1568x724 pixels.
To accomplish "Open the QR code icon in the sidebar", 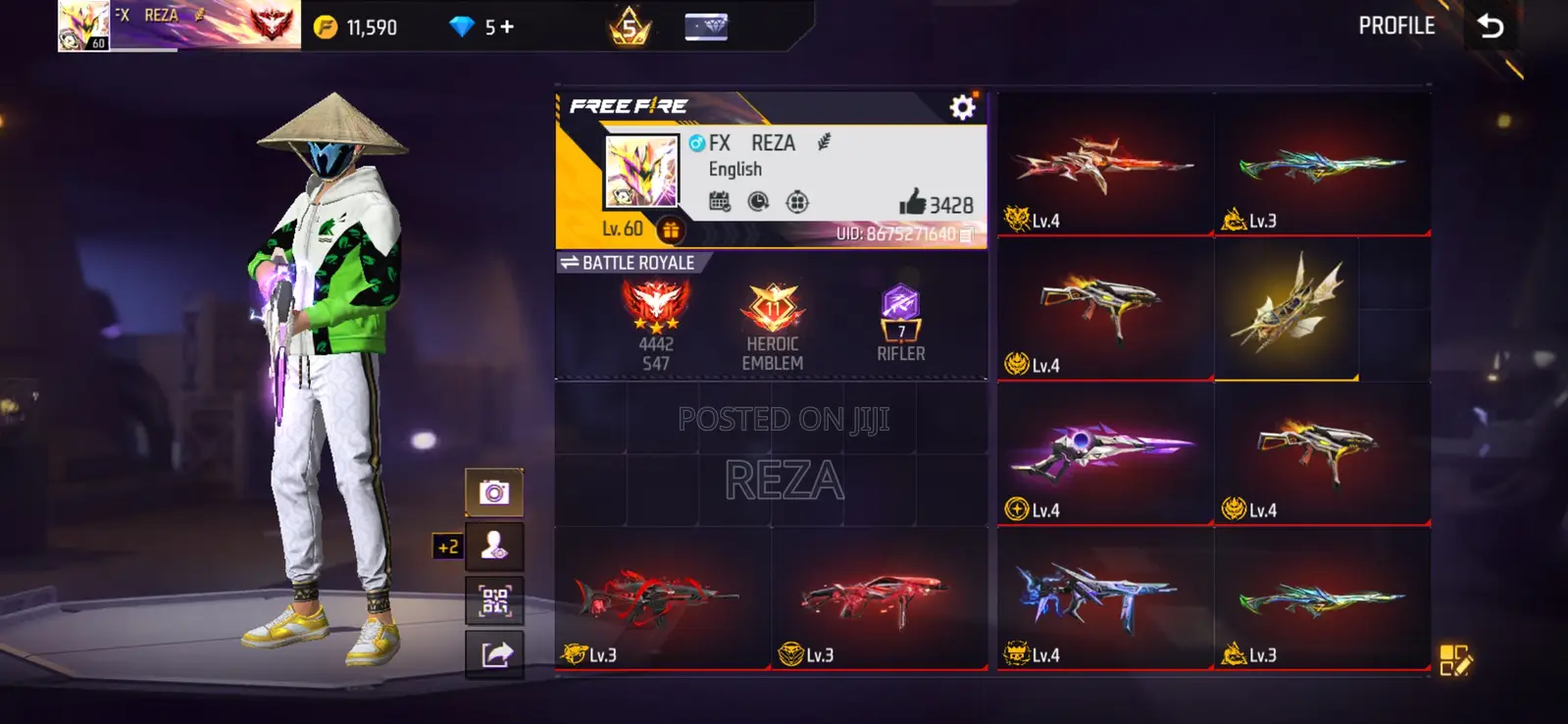I will (x=496, y=598).
